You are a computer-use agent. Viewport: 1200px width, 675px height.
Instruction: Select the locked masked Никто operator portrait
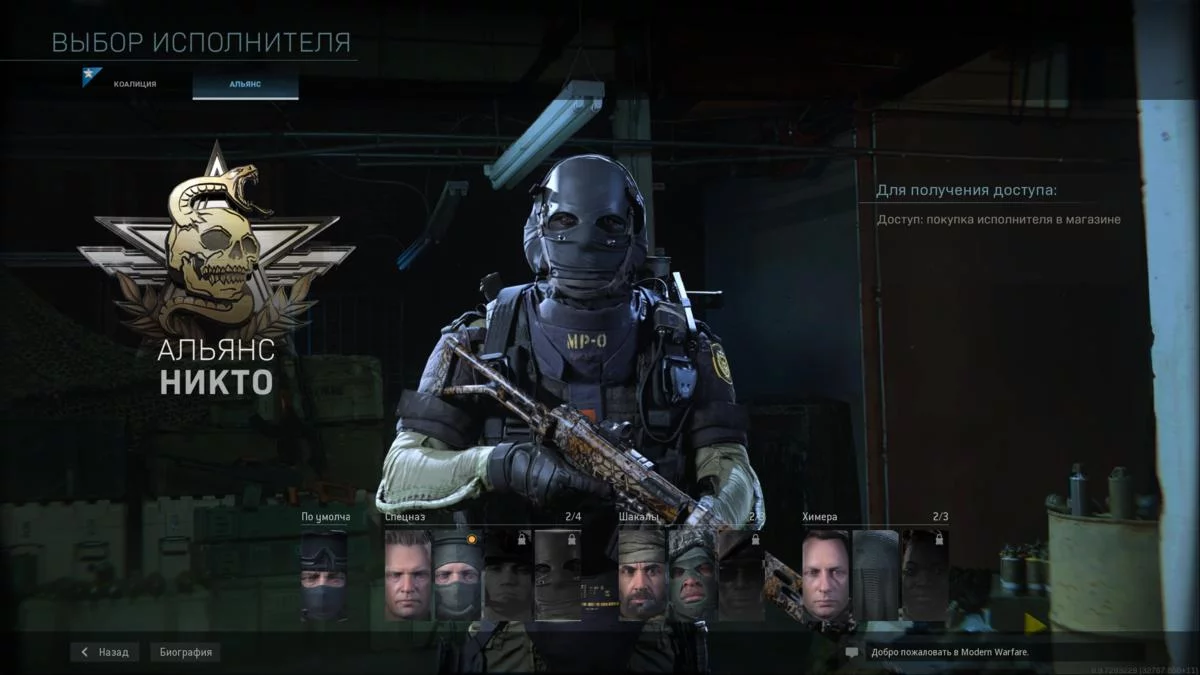pos(557,575)
